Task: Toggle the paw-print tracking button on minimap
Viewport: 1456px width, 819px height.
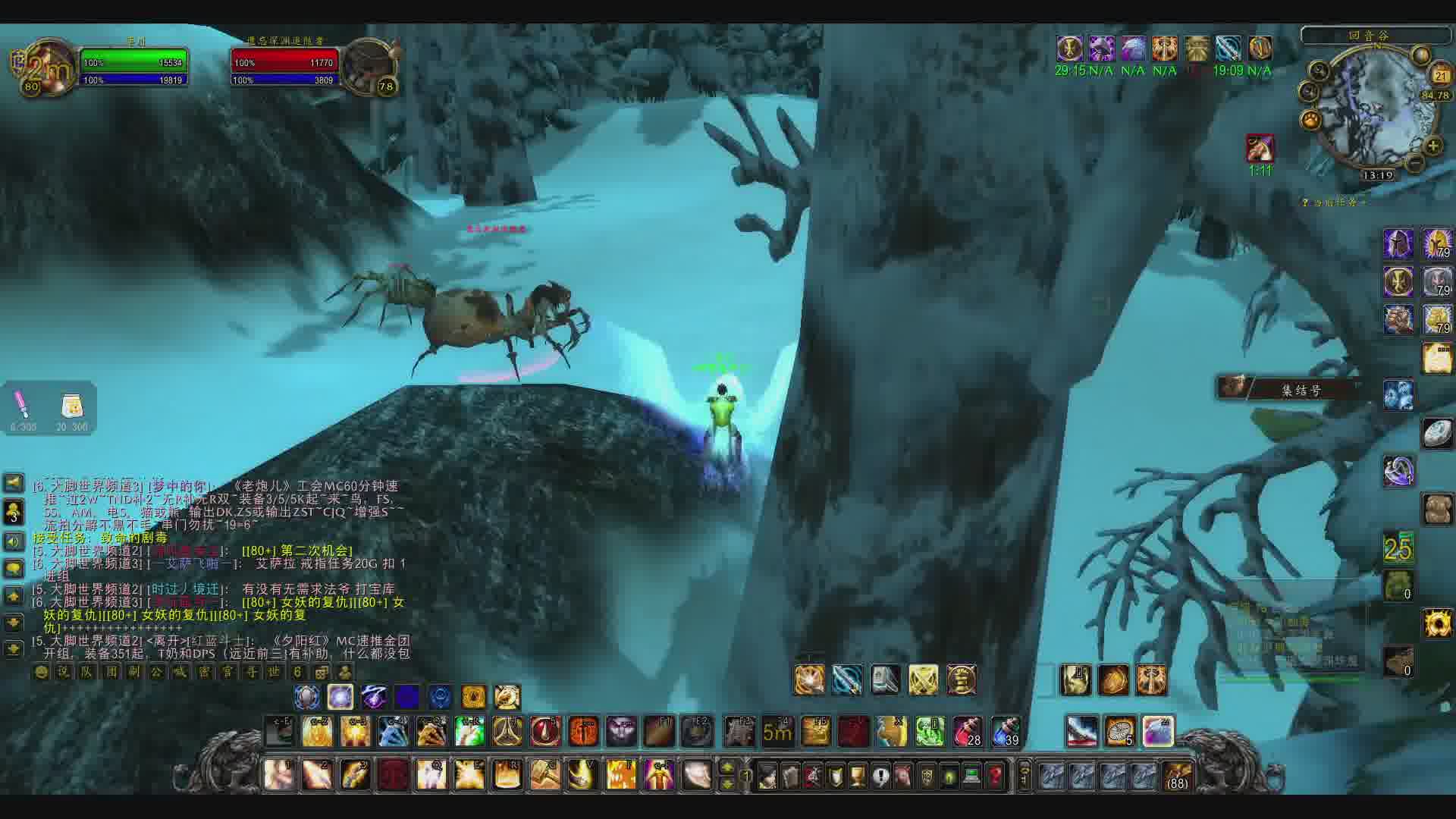Action: click(1311, 120)
